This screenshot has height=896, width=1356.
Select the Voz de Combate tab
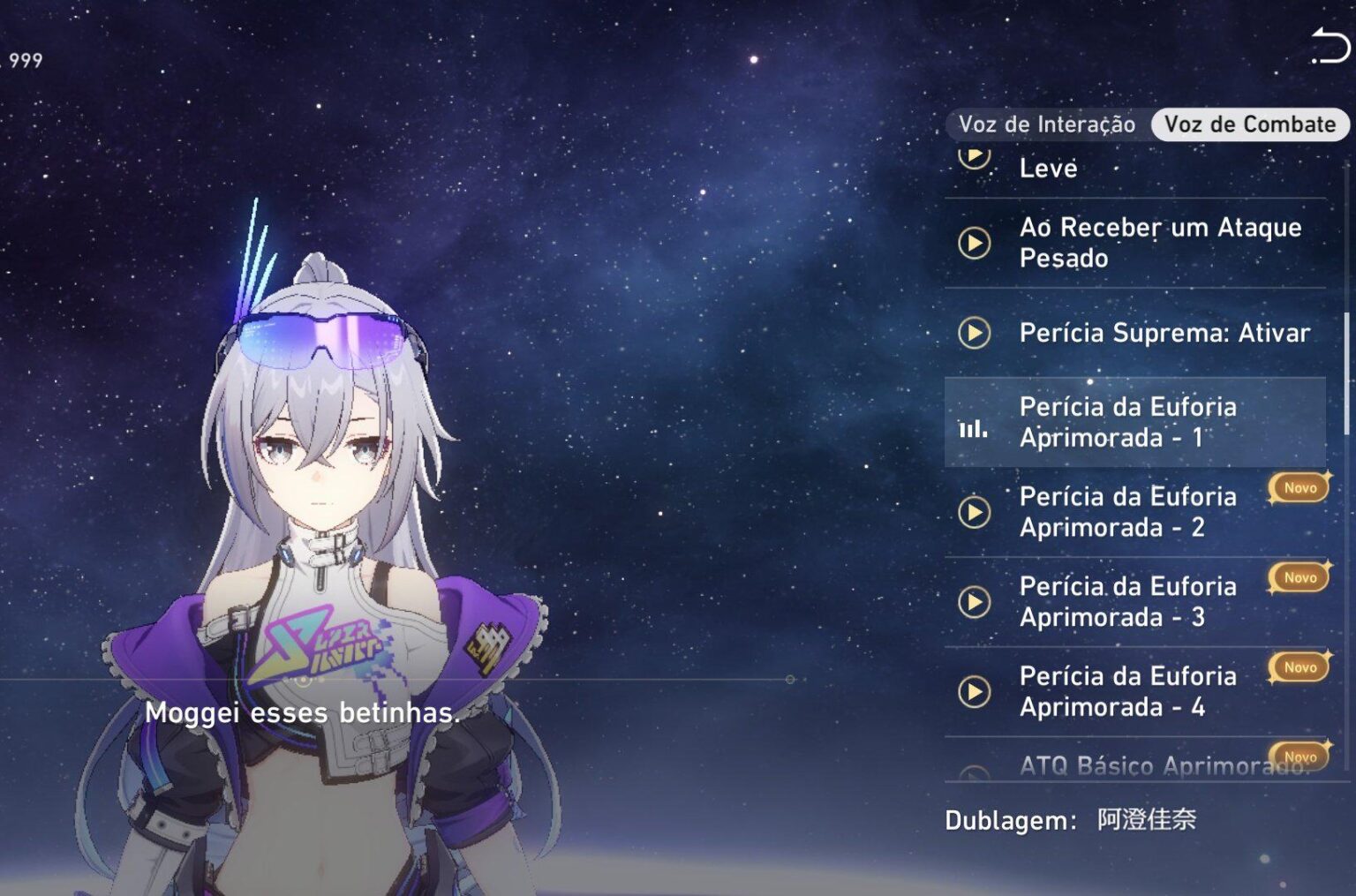pos(1249,124)
